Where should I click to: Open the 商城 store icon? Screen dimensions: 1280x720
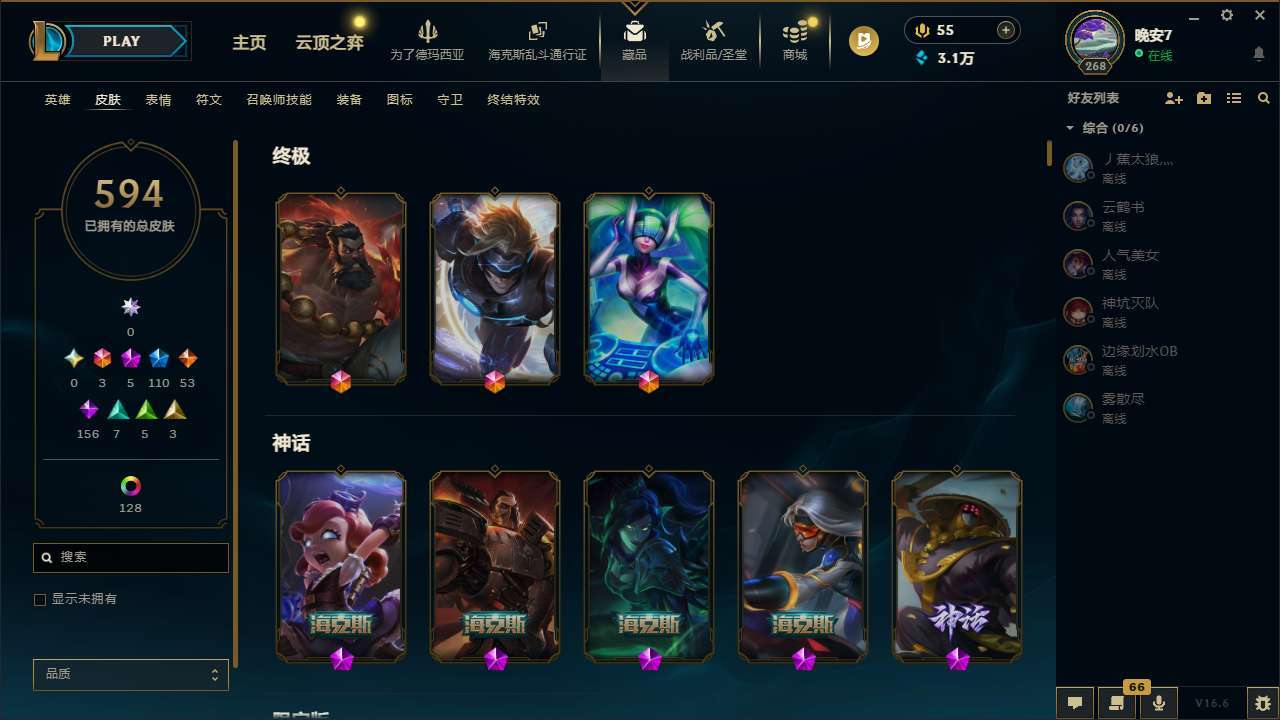coord(795,40)
